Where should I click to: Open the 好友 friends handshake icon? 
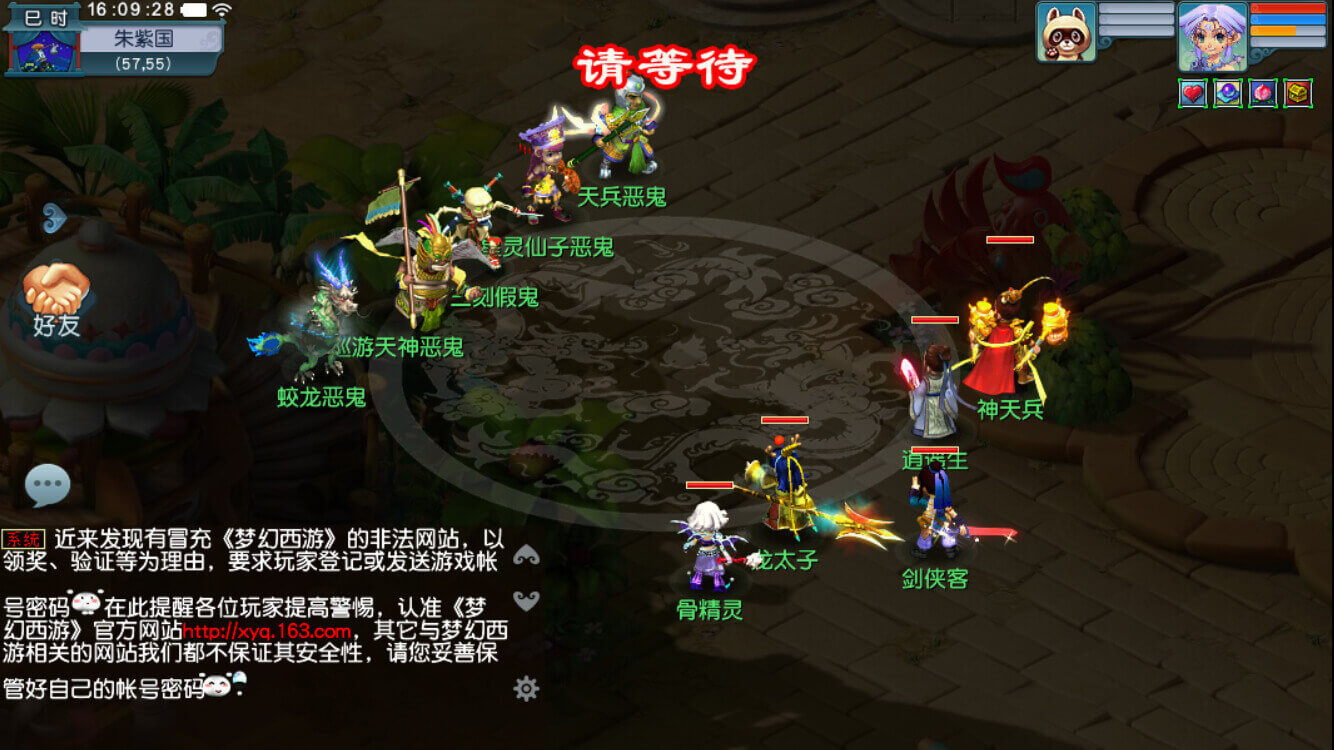point(56,292)
